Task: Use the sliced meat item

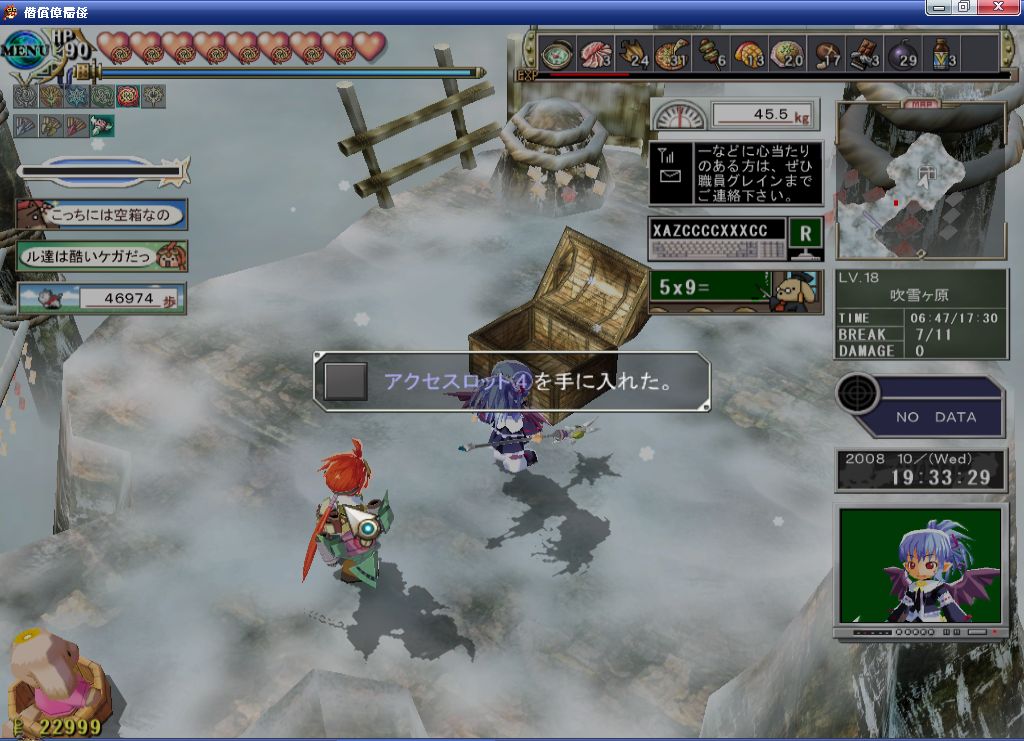Action: click(x=596, y=54)
